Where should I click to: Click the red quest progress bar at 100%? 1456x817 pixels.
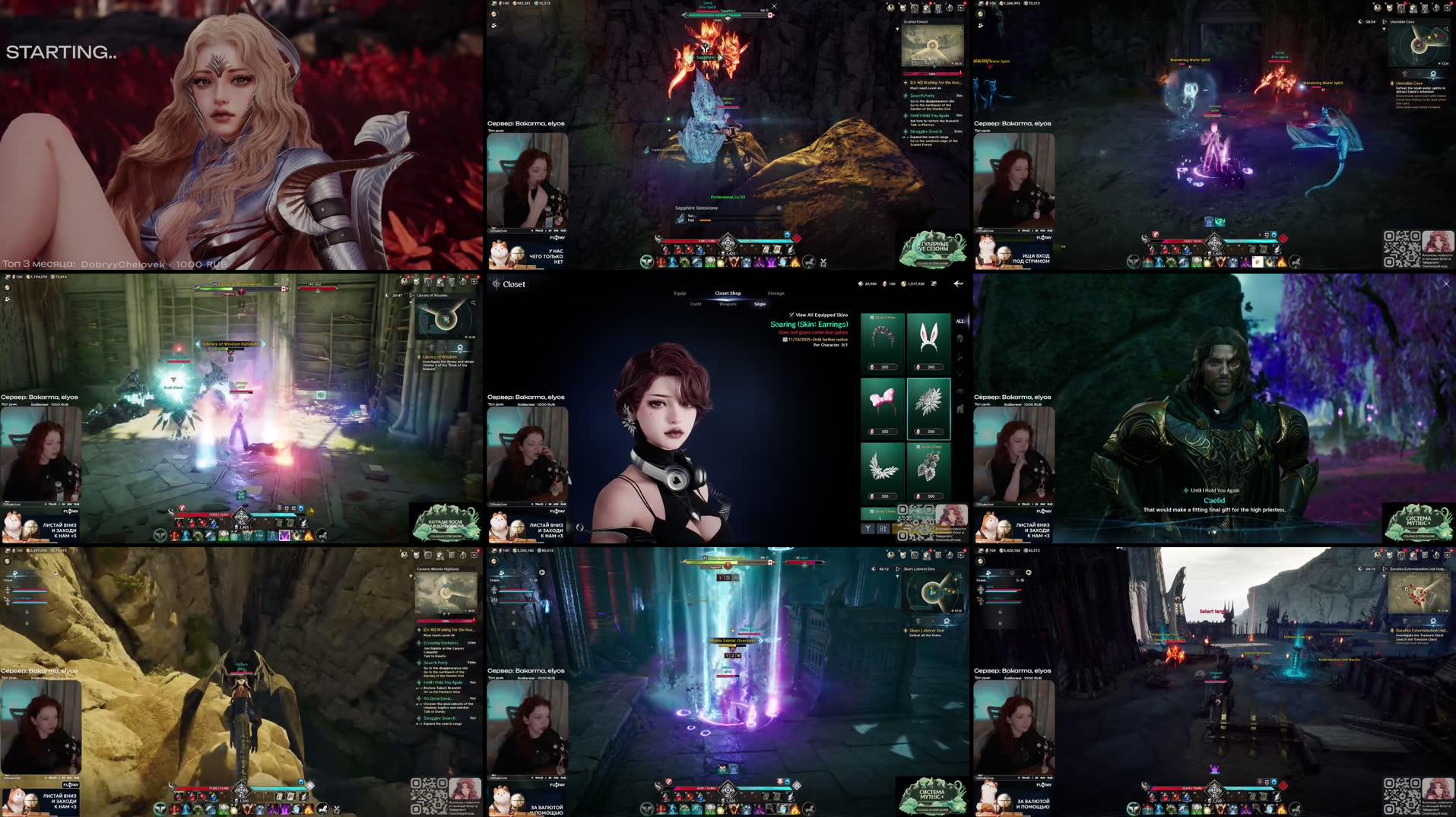[931, 74]
